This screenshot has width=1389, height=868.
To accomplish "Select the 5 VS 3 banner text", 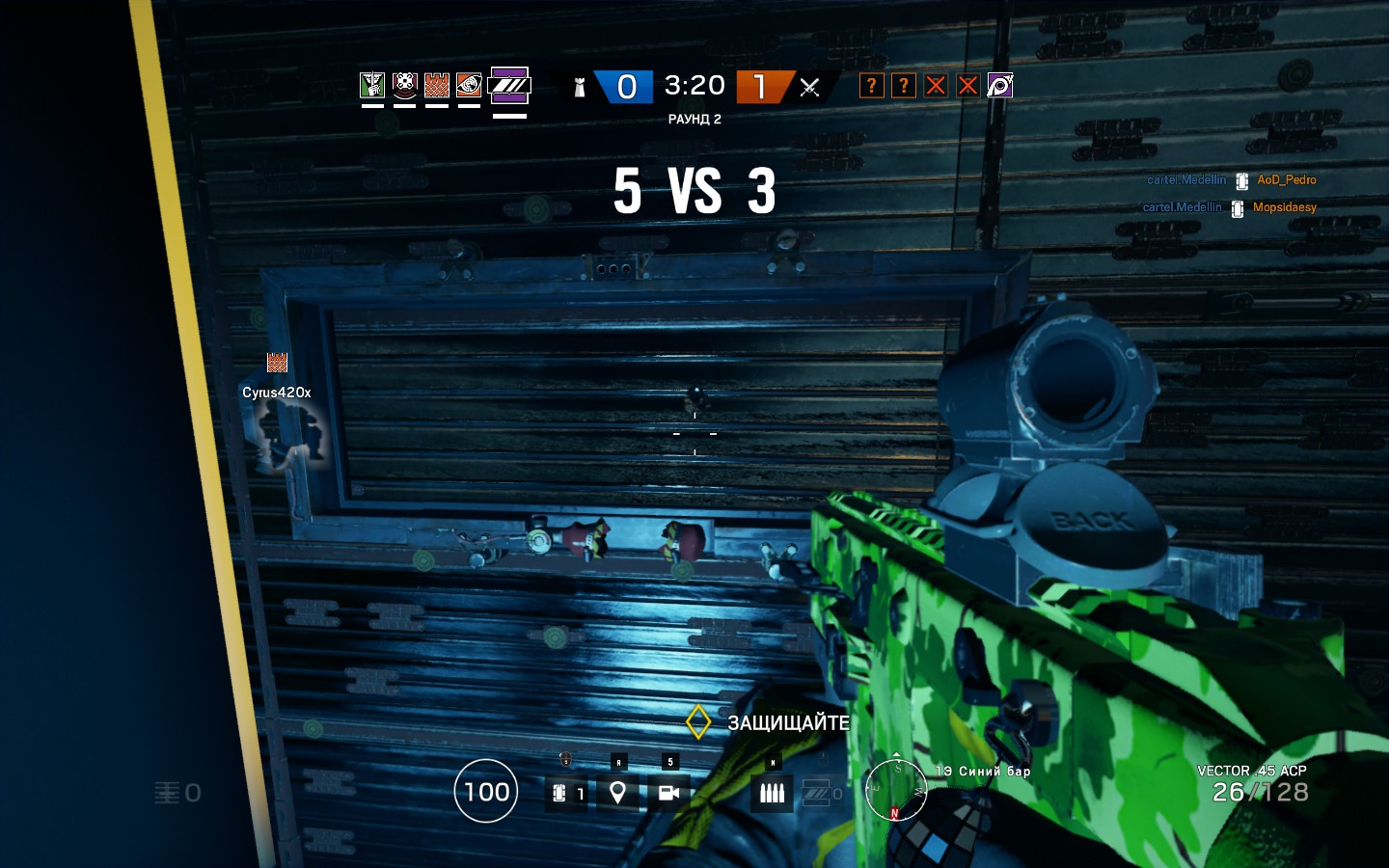I will [695, 191].
